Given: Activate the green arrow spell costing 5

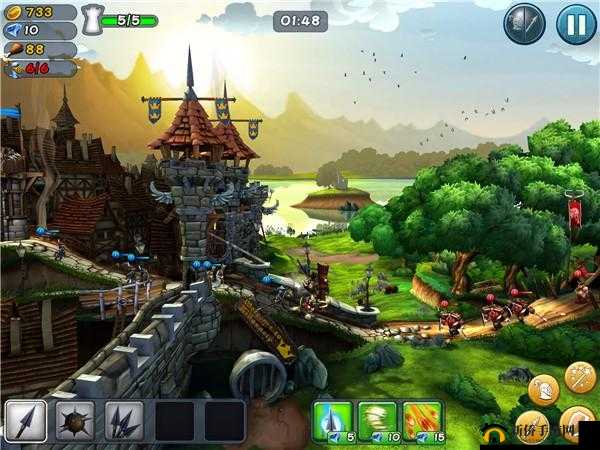Looking at the screenshot, I should (334, 420).
